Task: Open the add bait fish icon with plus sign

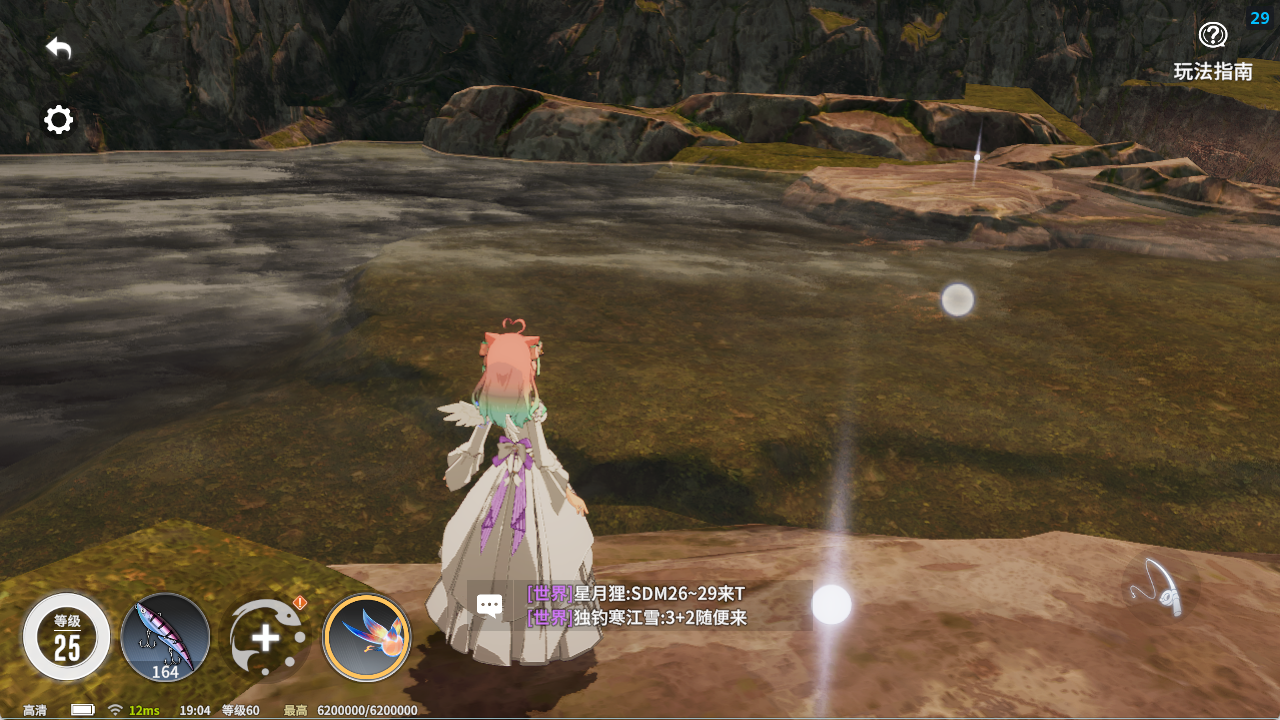Action: click(266, 636)
